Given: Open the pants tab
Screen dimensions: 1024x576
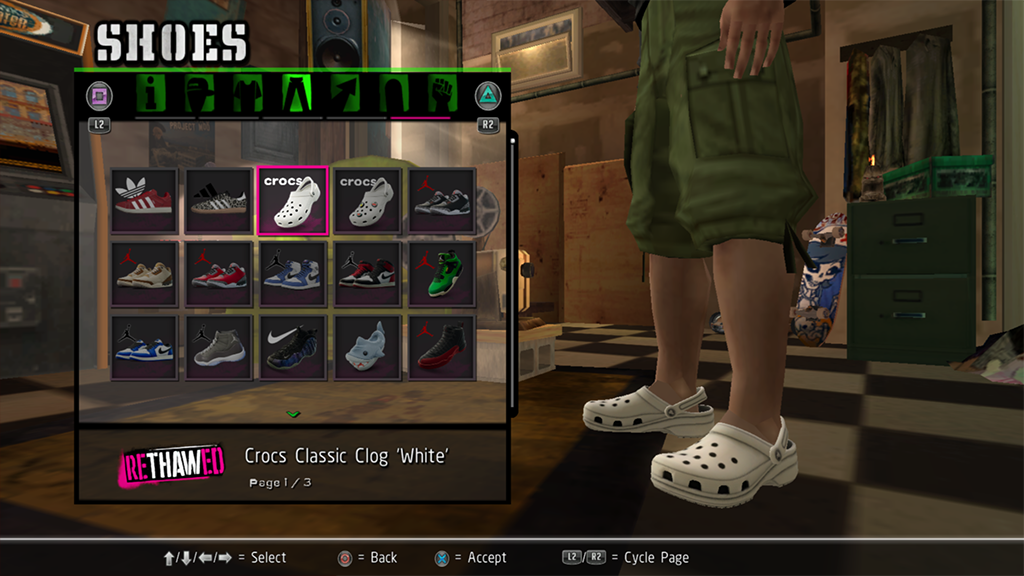Looking at the screenshot, I should point(297,94).
